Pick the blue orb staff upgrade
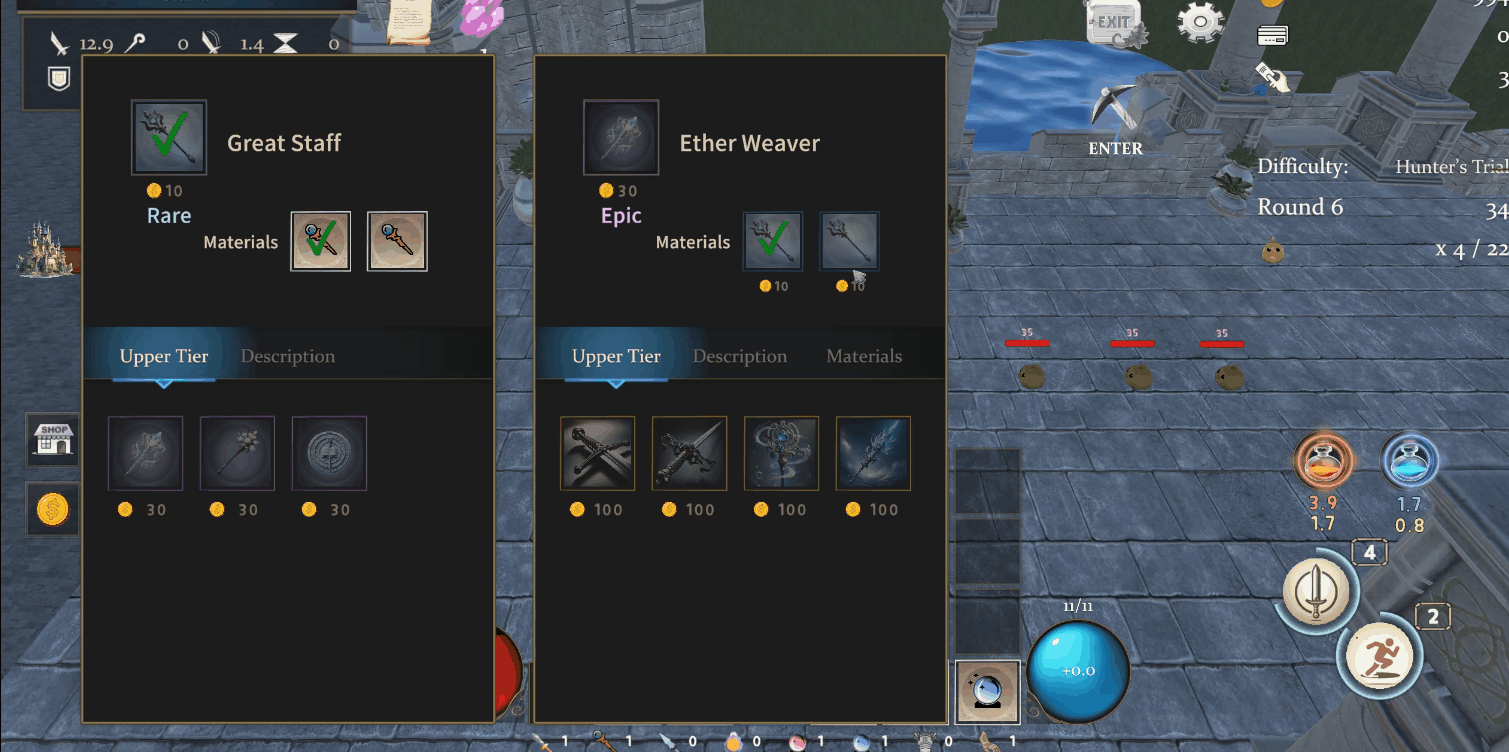The image size is (1509, 752). (781, 453)
